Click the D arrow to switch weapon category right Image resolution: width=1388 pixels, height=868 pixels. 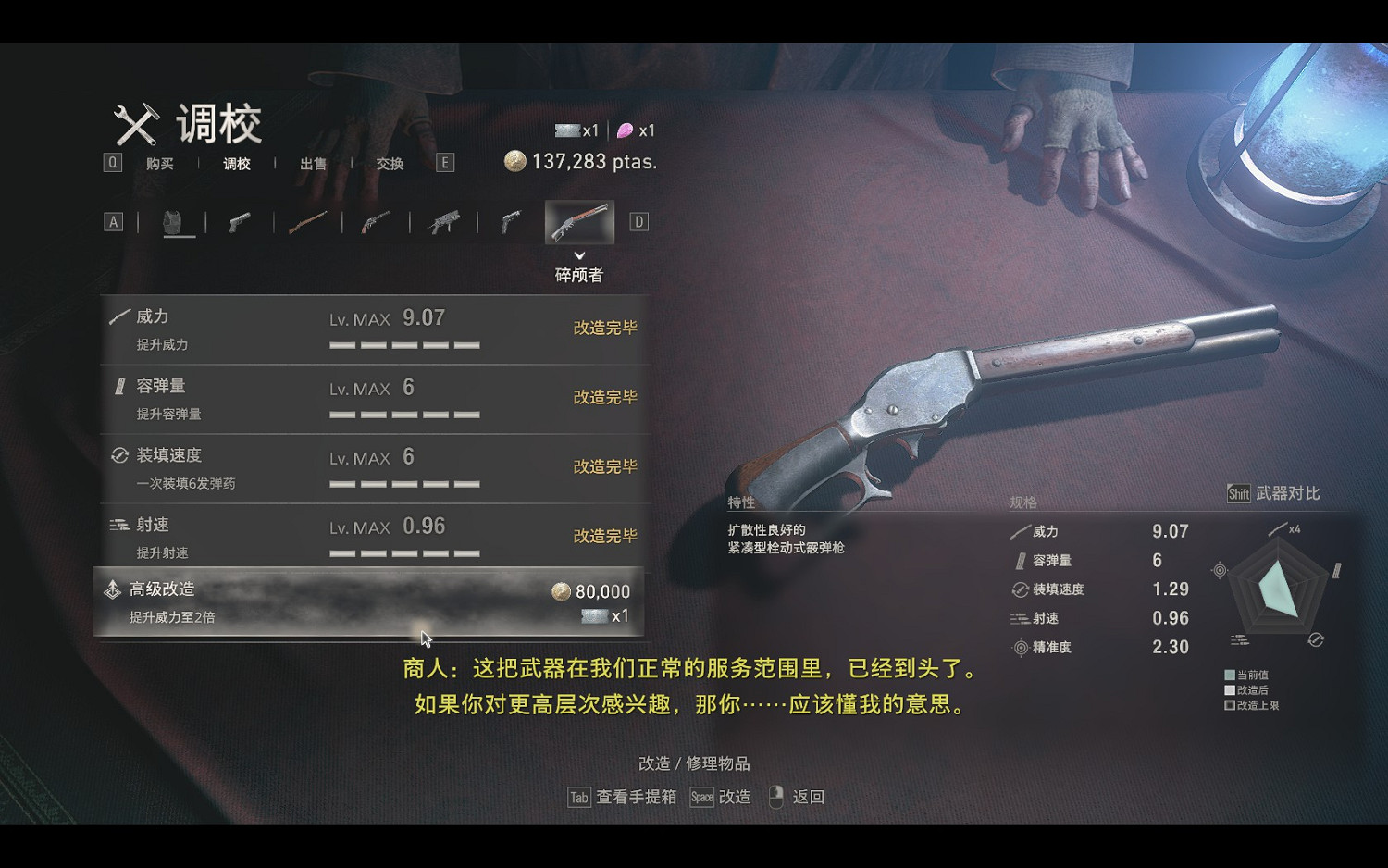pyautogui.click(x=637, y=220)
